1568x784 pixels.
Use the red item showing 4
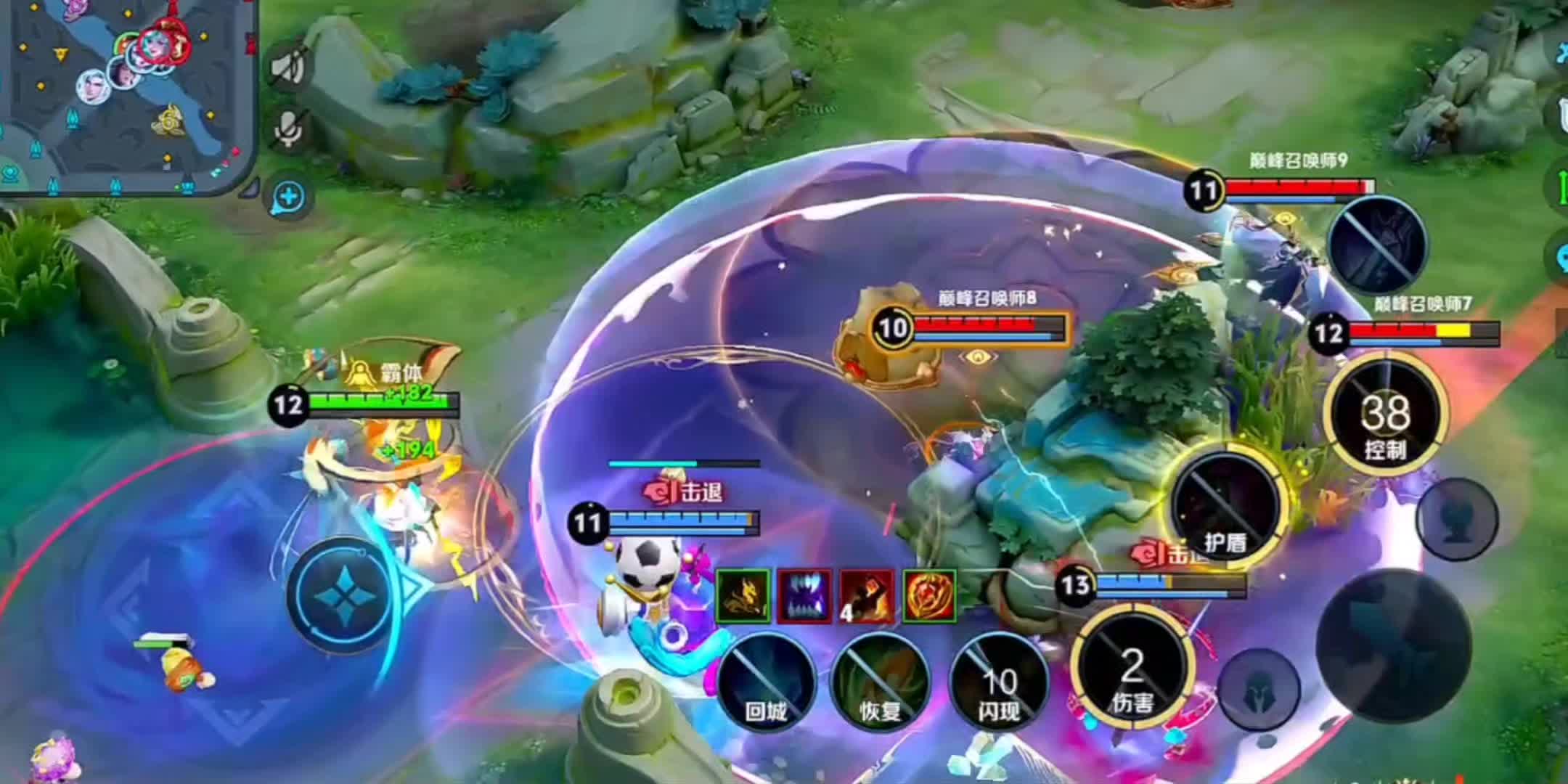(867, 597)
